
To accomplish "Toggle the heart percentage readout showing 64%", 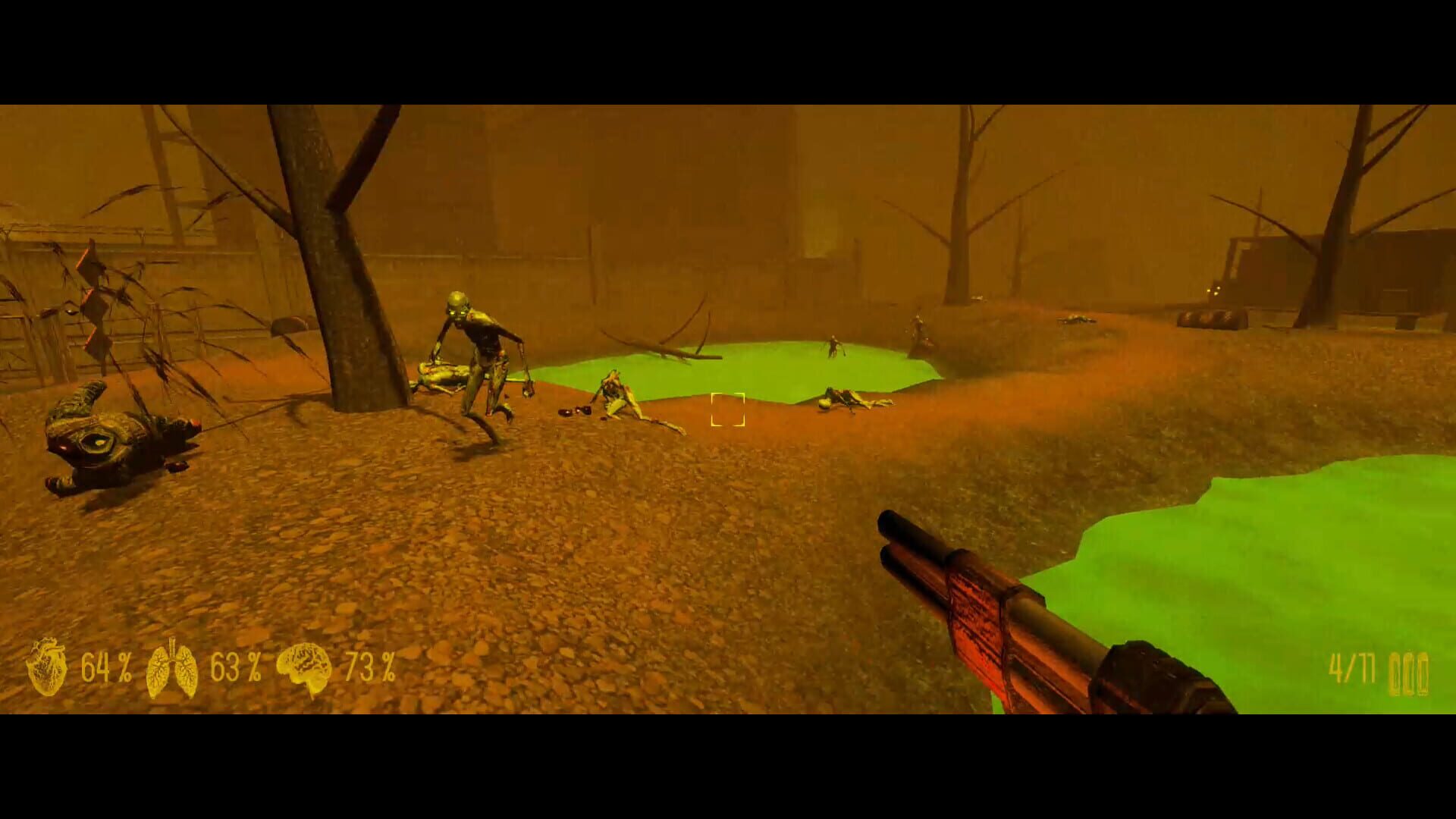I will 106,667.
